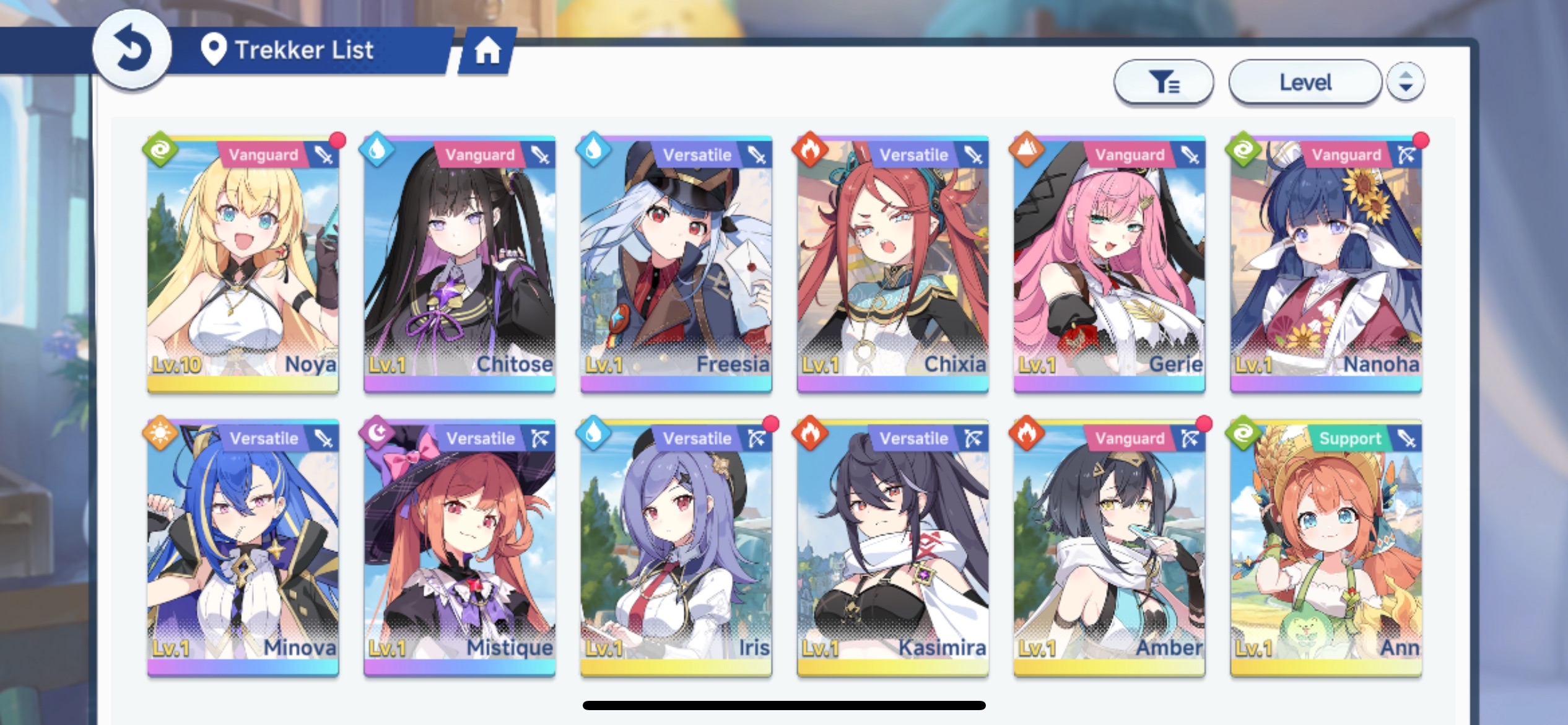Toggle the sort order arrows button

click(x=1405, y=82)
